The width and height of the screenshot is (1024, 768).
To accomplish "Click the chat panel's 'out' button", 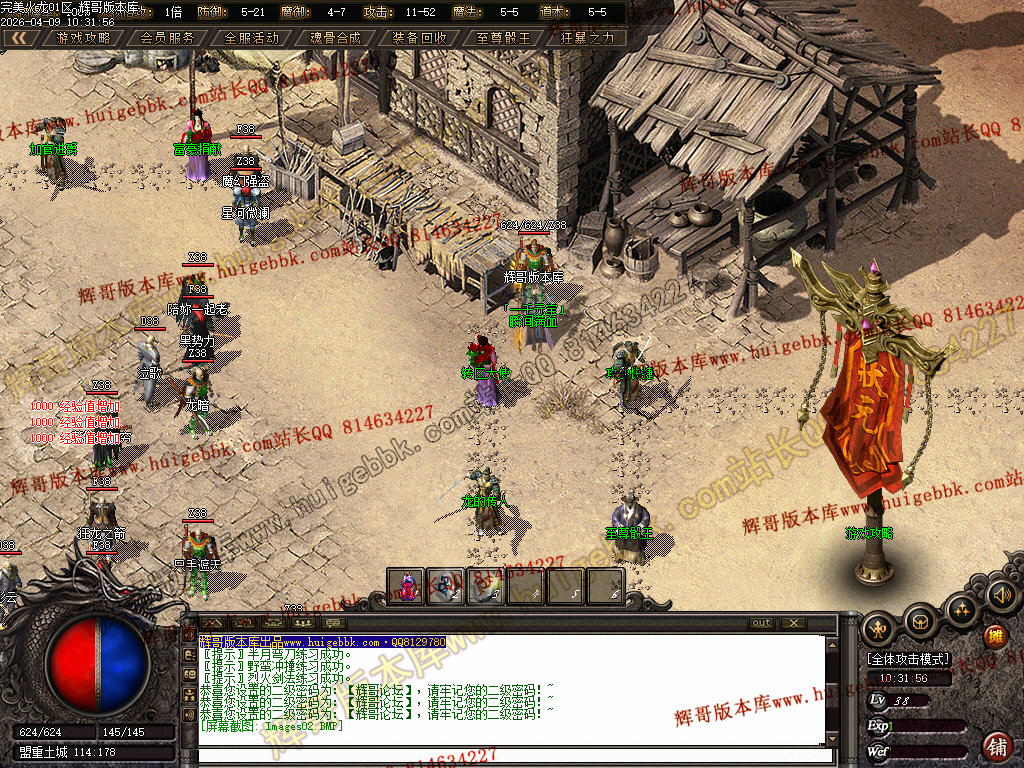I will 762,623.
